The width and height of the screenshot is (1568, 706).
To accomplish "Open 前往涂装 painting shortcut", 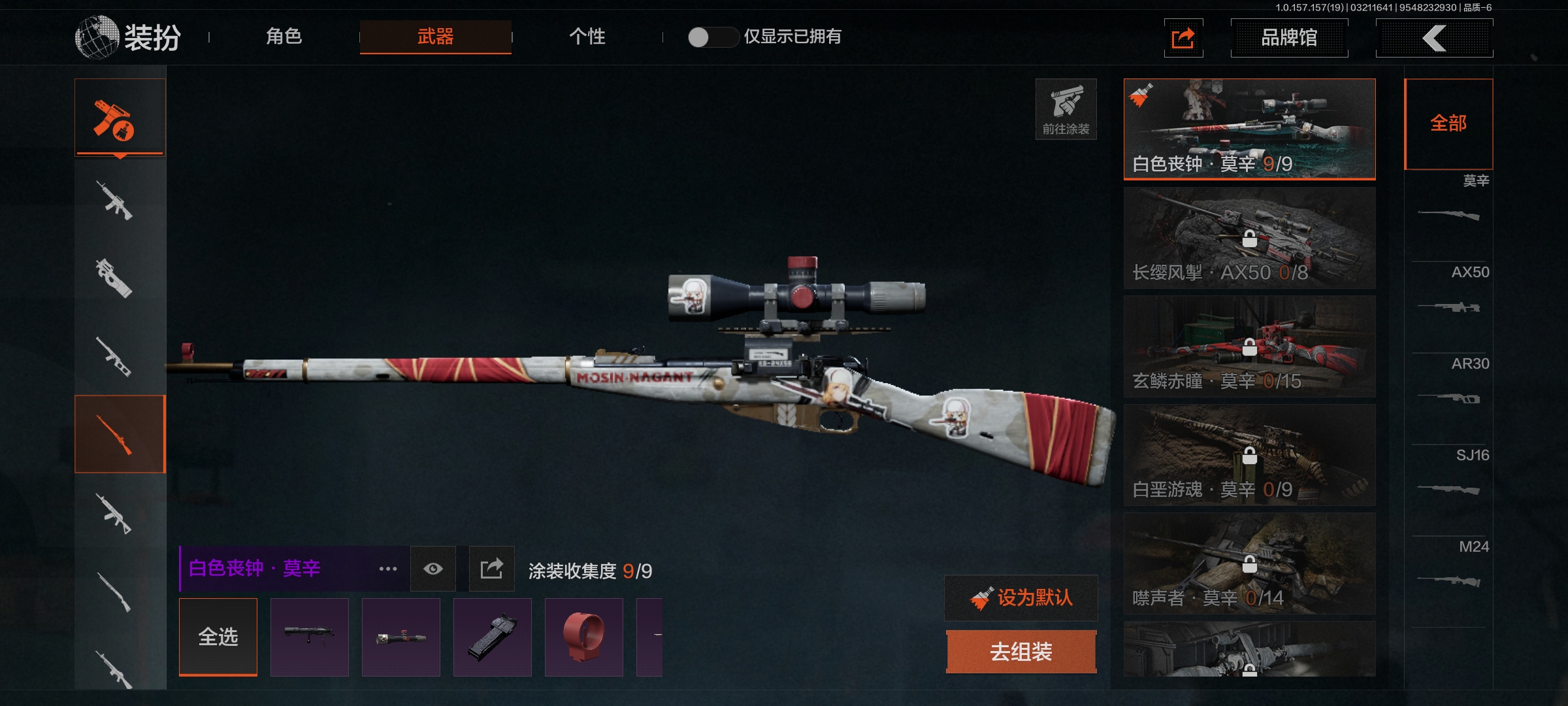I will click(x=1066, y=109).
